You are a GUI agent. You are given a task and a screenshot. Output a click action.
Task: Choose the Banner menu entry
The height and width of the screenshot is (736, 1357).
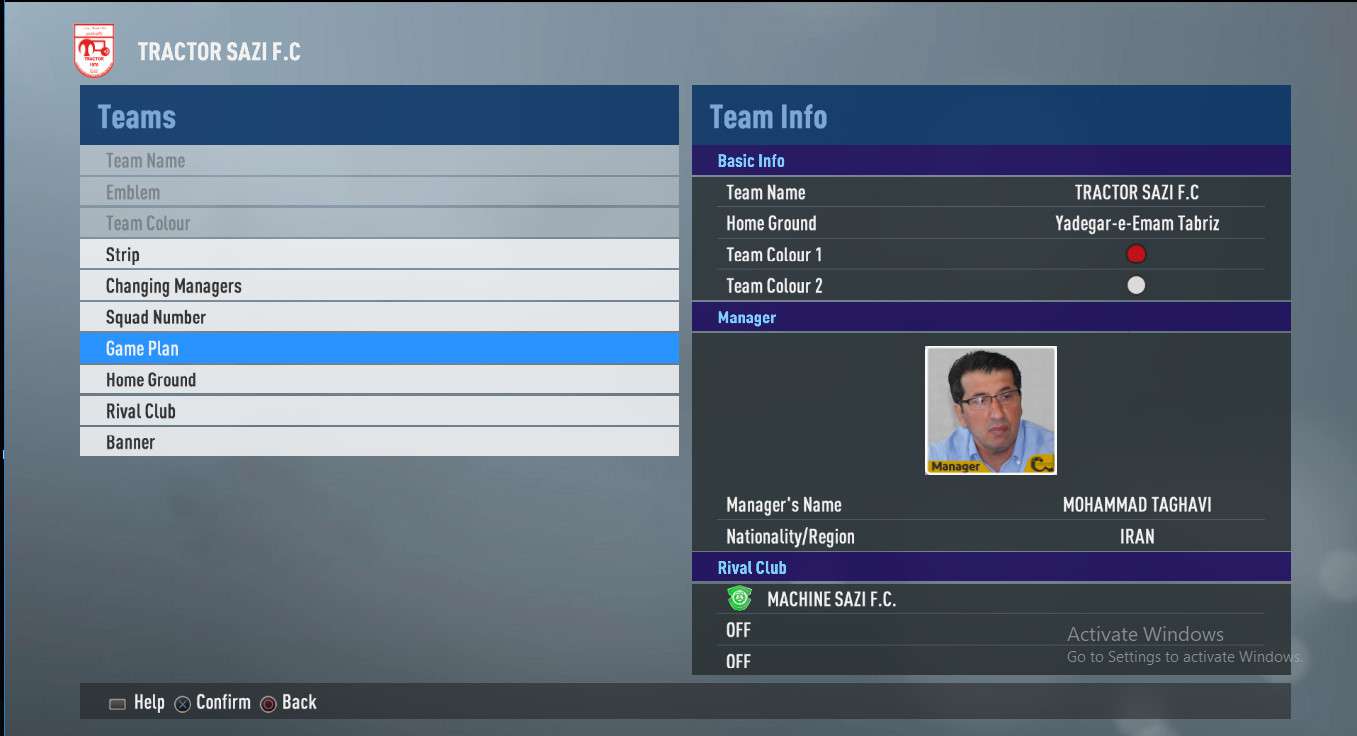pyautogui.click(x=379, y=442)
